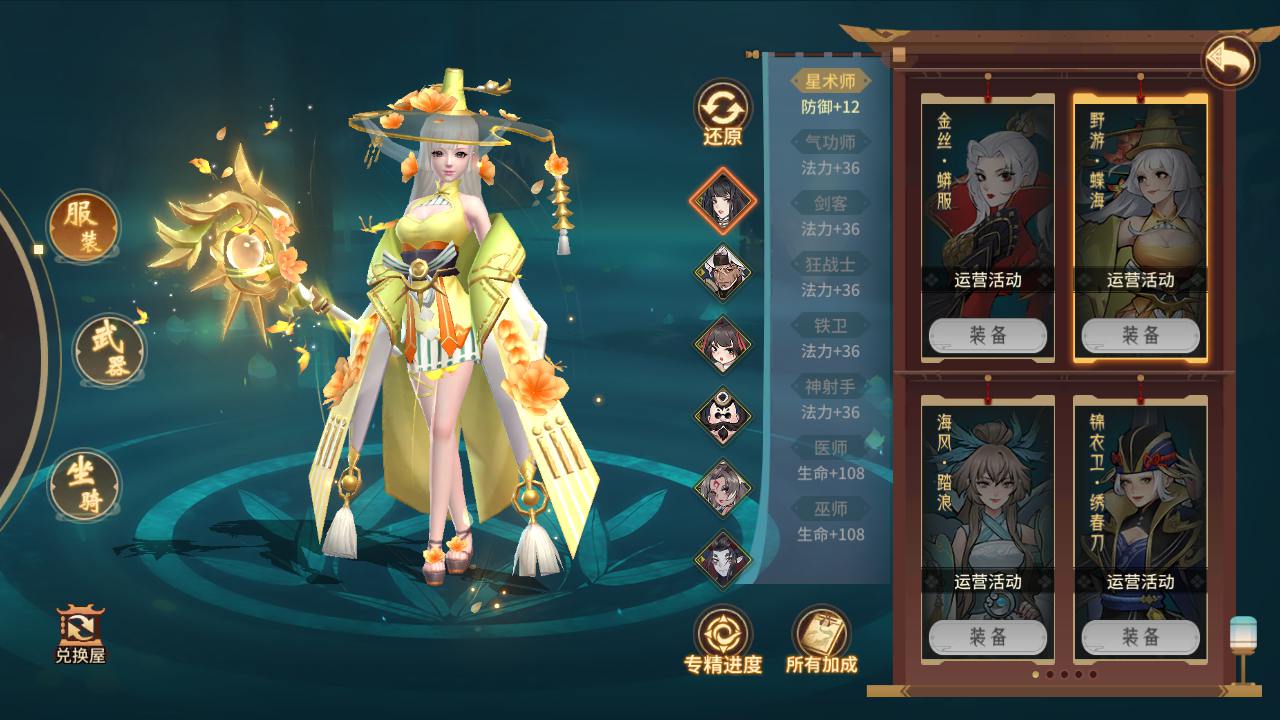Equip the 锦衣卫·绣春刀 costume
This screenshot has width=1280, height=720.
click(1140, 637)
